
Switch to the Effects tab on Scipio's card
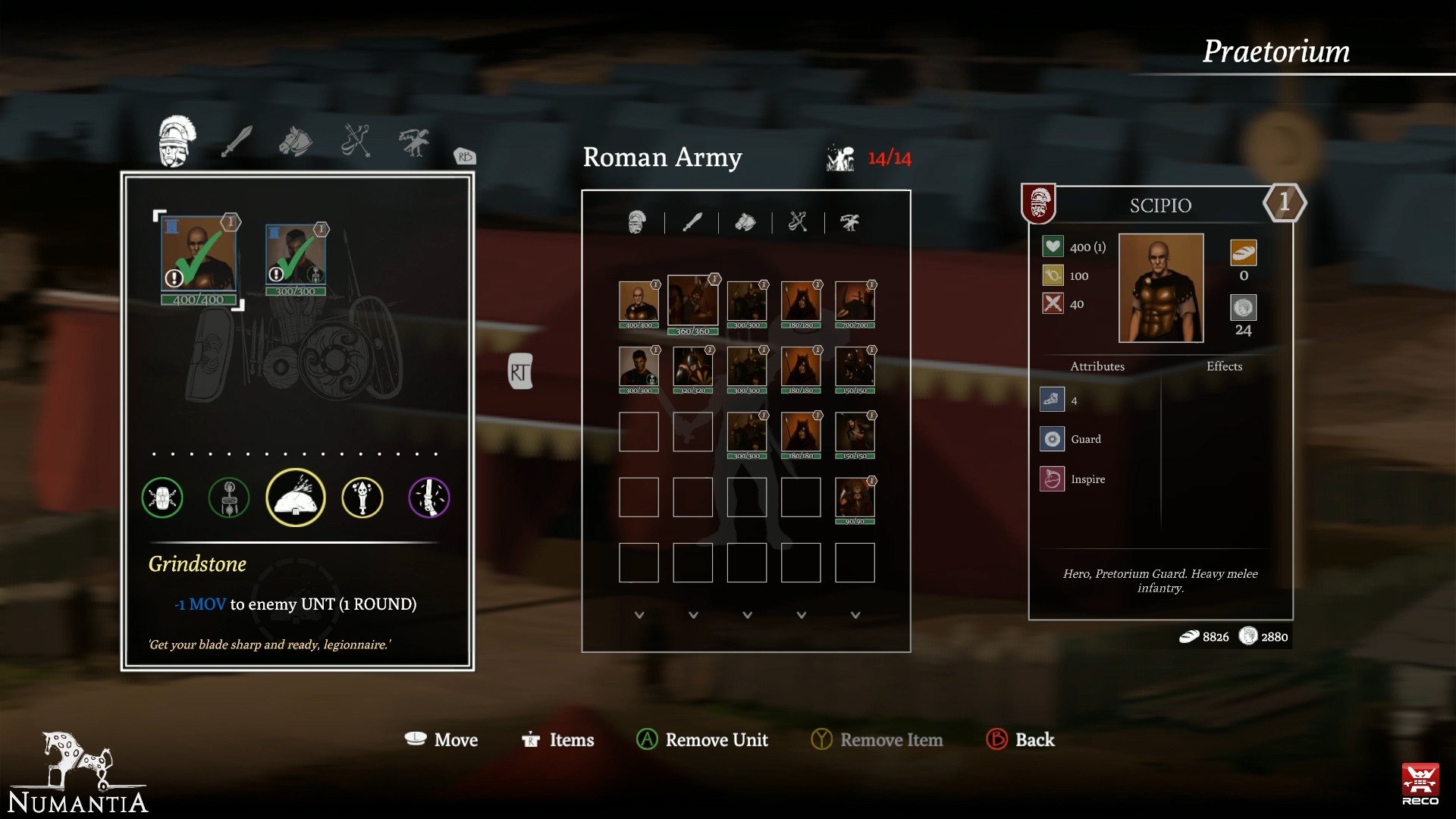pyautogui.click(x=1225, y=366)
